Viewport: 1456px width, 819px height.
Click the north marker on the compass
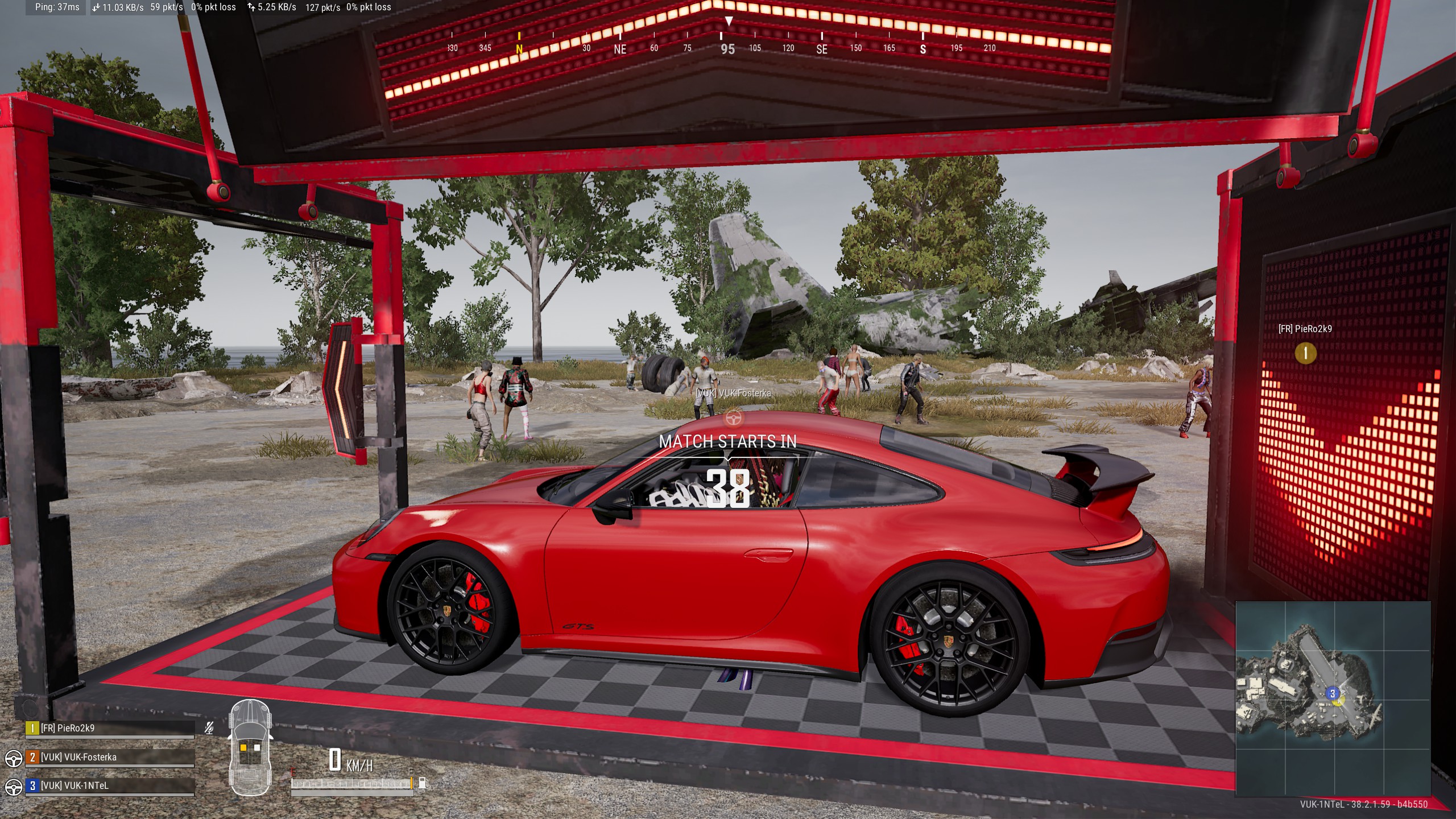[x=519, y=49]
